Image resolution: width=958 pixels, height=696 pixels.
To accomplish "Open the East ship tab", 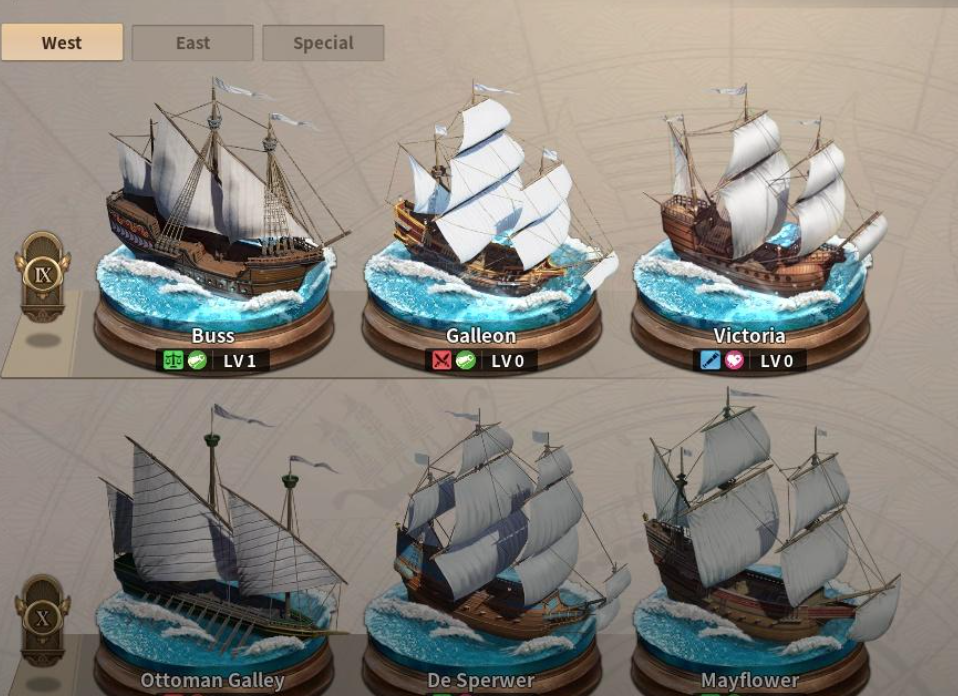I will 193,43.
